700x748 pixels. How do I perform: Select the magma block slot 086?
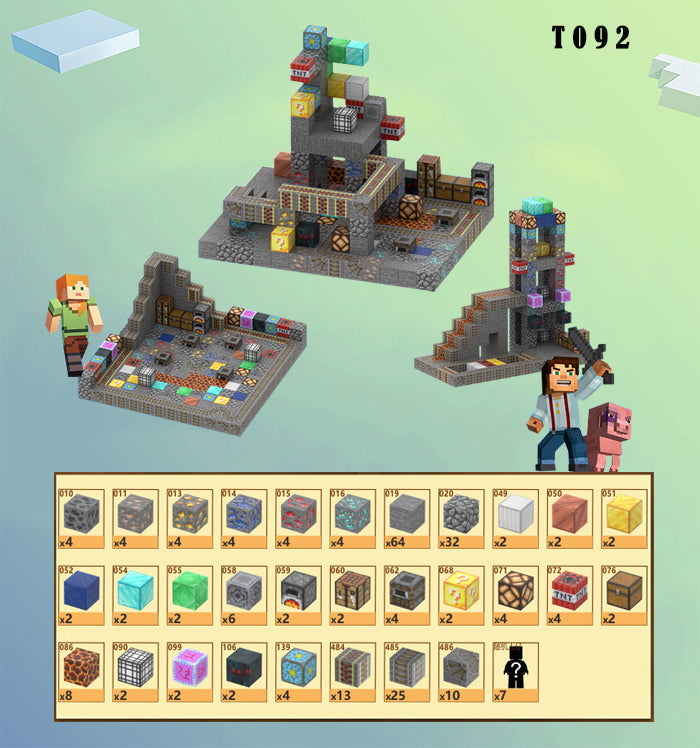tap(80, 668)
